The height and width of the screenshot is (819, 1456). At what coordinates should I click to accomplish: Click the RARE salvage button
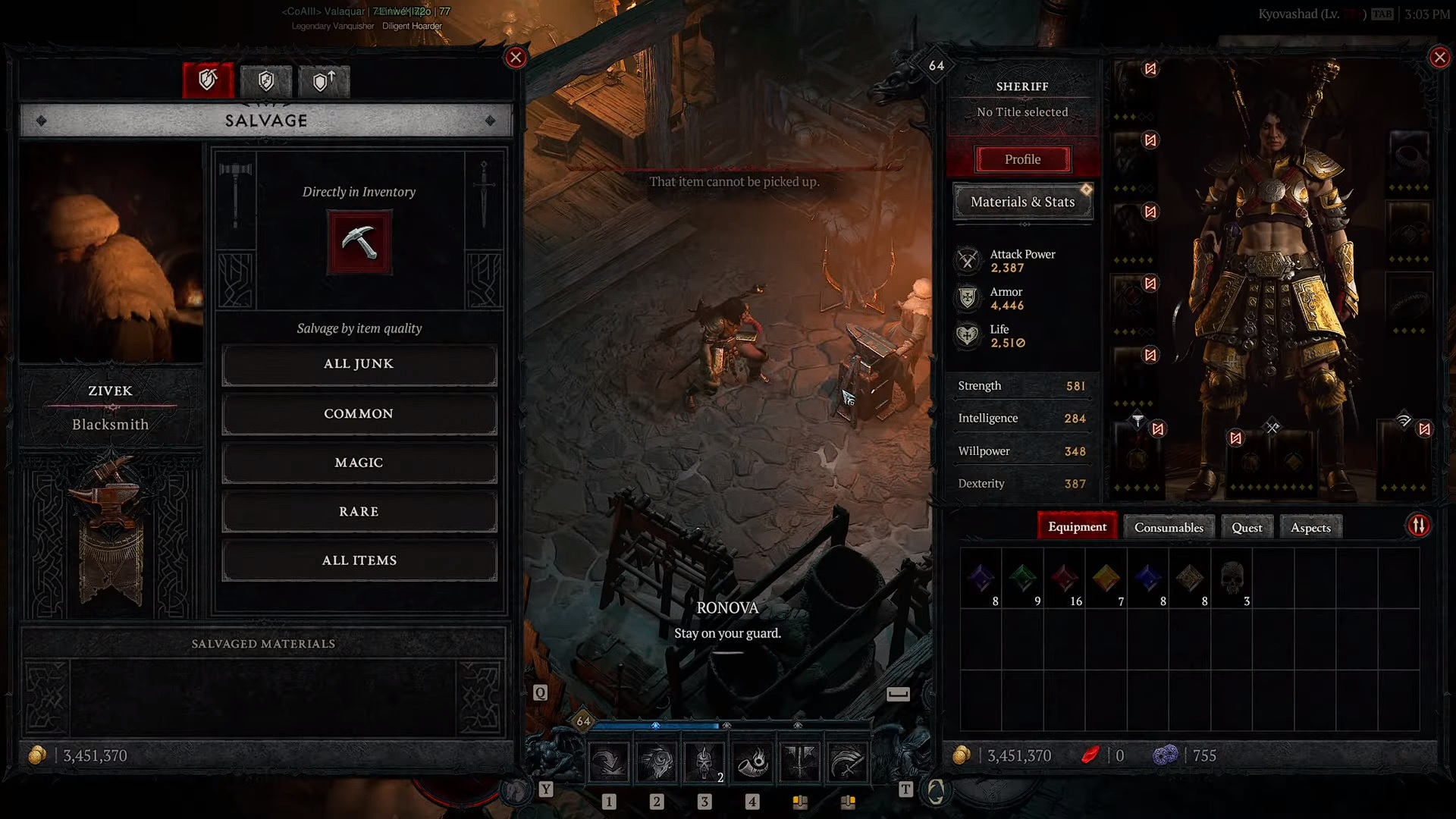pyautogui.click(x=359, y=511)
